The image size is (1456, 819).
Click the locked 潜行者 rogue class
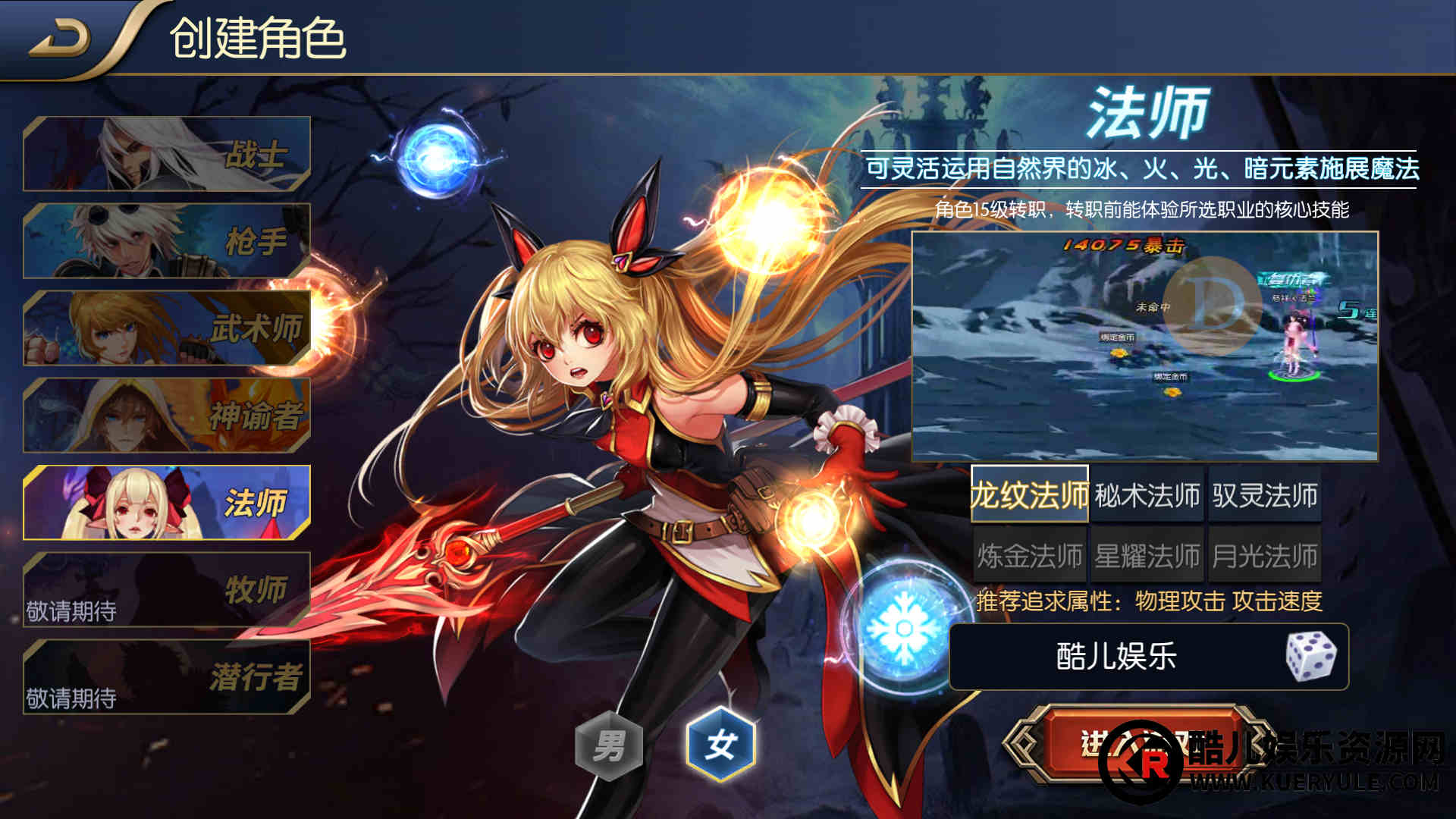tap(167, 677)
